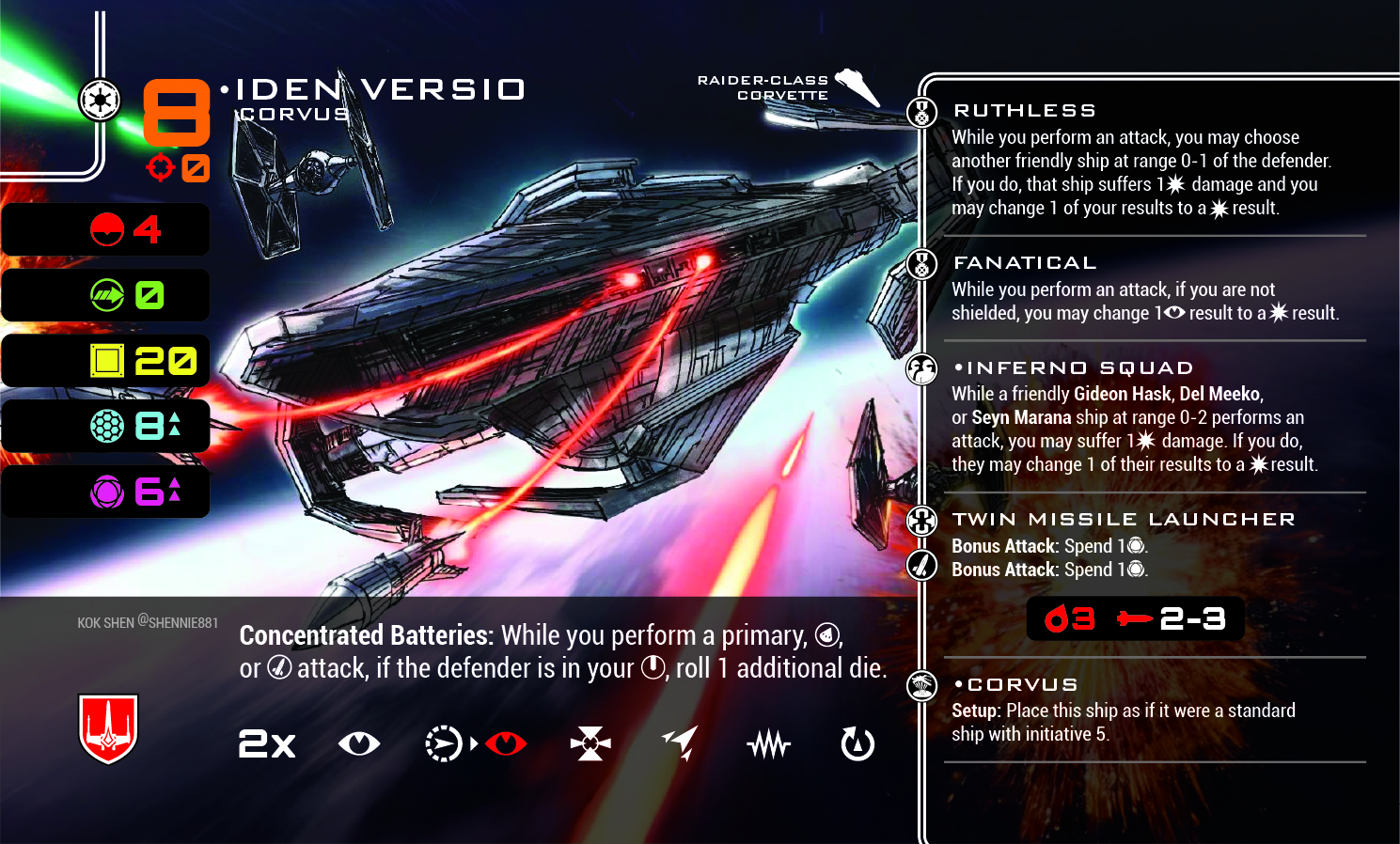This screenshot has height=844, width=1400.
Task: Activate the jam waveform action
Action: [769, 745]
